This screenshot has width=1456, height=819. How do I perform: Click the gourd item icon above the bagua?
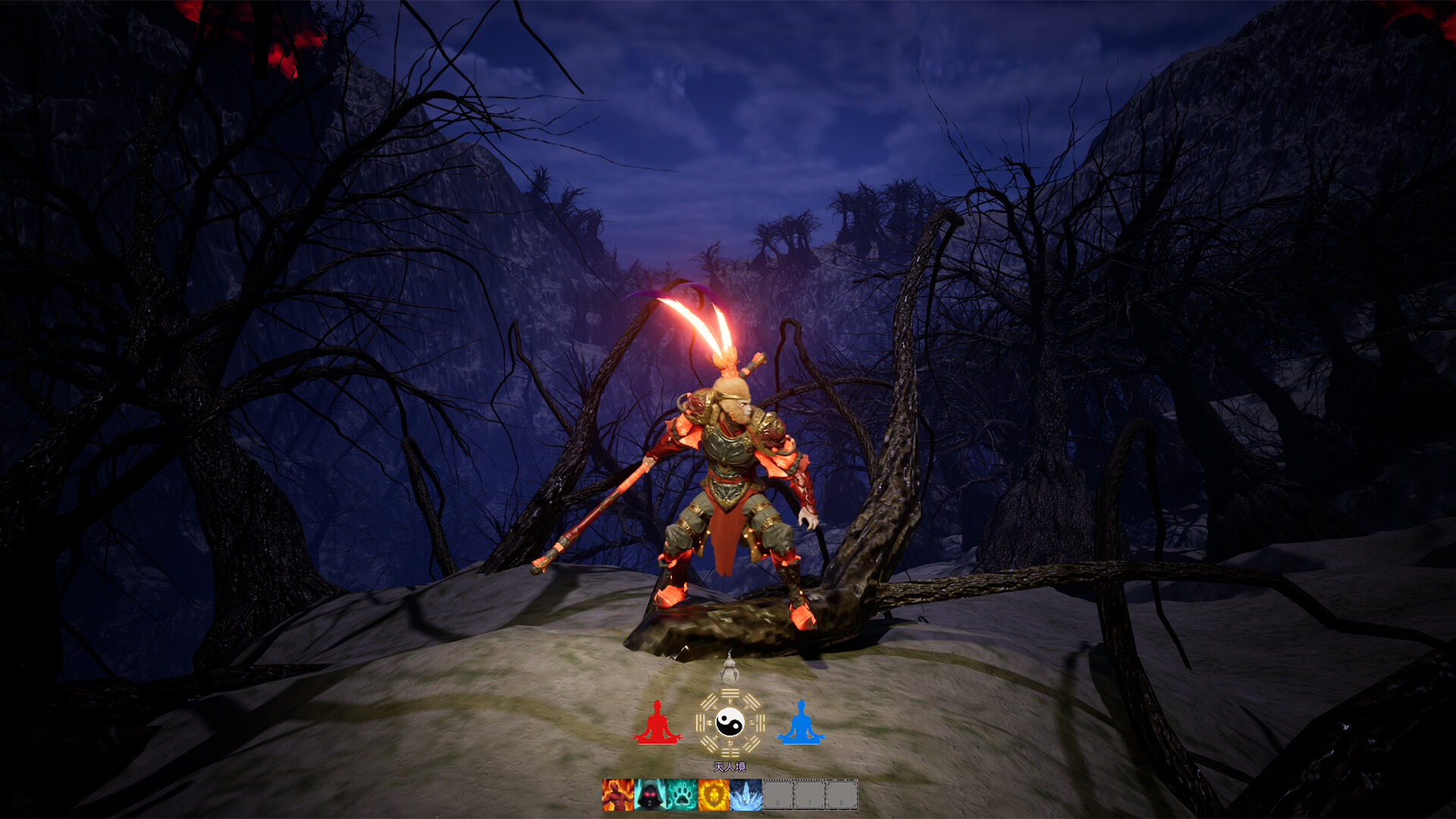(x=730, y=671)
